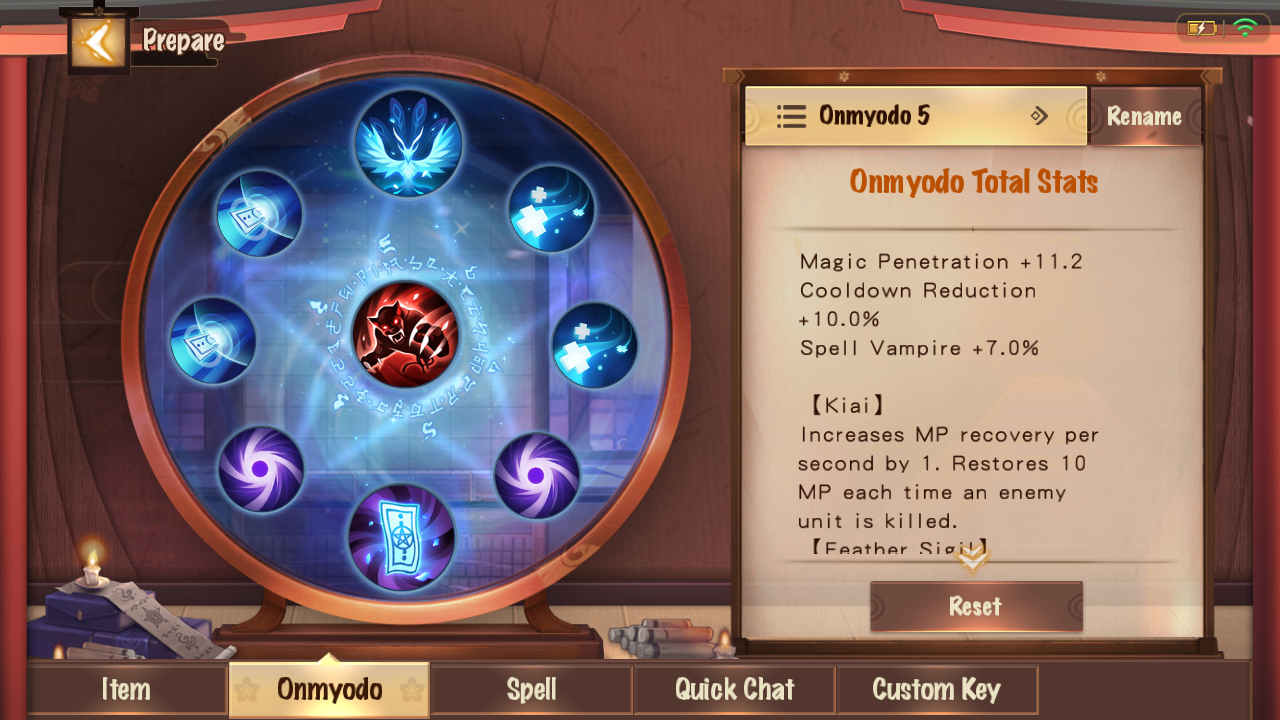The width and height of the screenshot is (1280, 720).
Task: Open the Custom Key tab
Action: tap(936, 689)
